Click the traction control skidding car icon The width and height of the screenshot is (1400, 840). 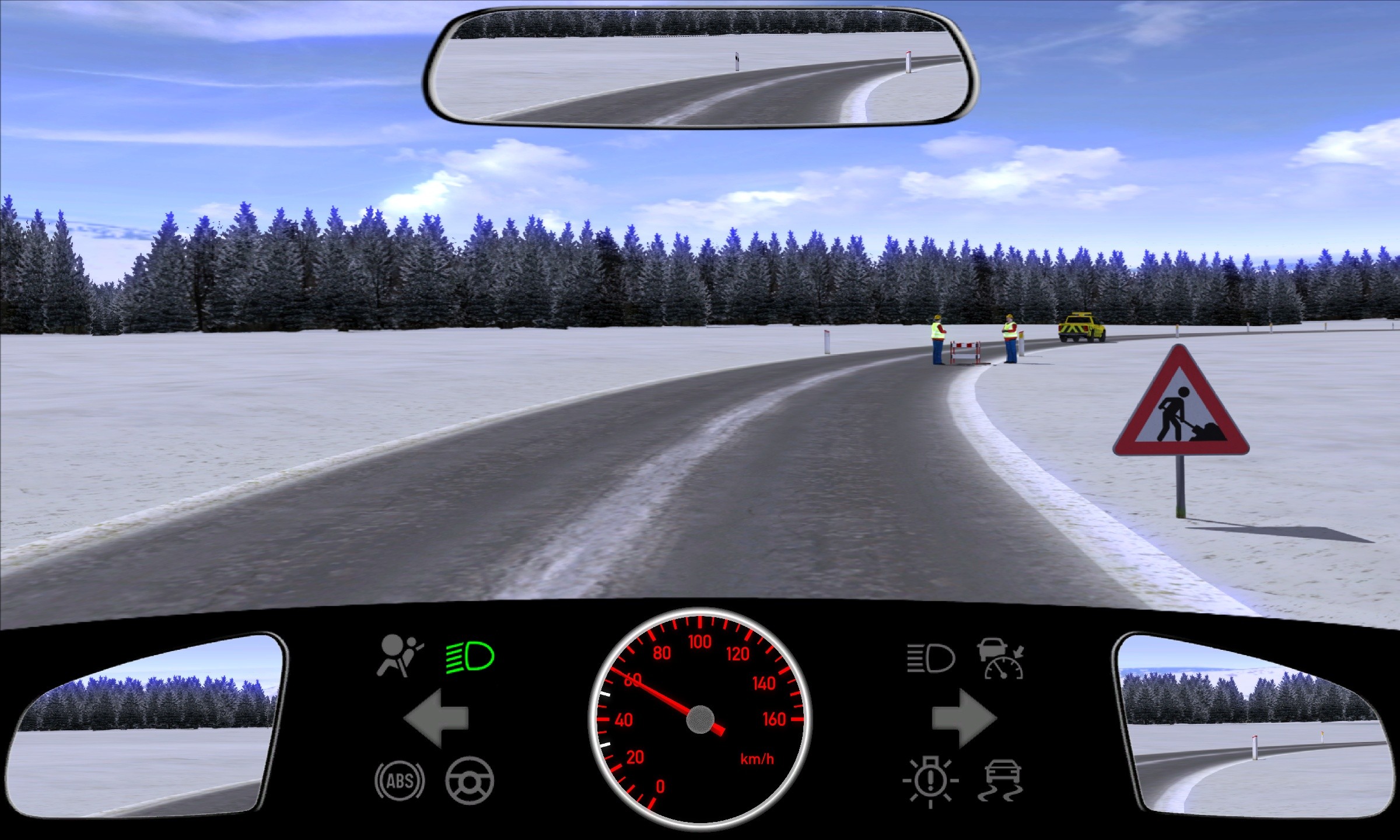(x=1002, y=780)
